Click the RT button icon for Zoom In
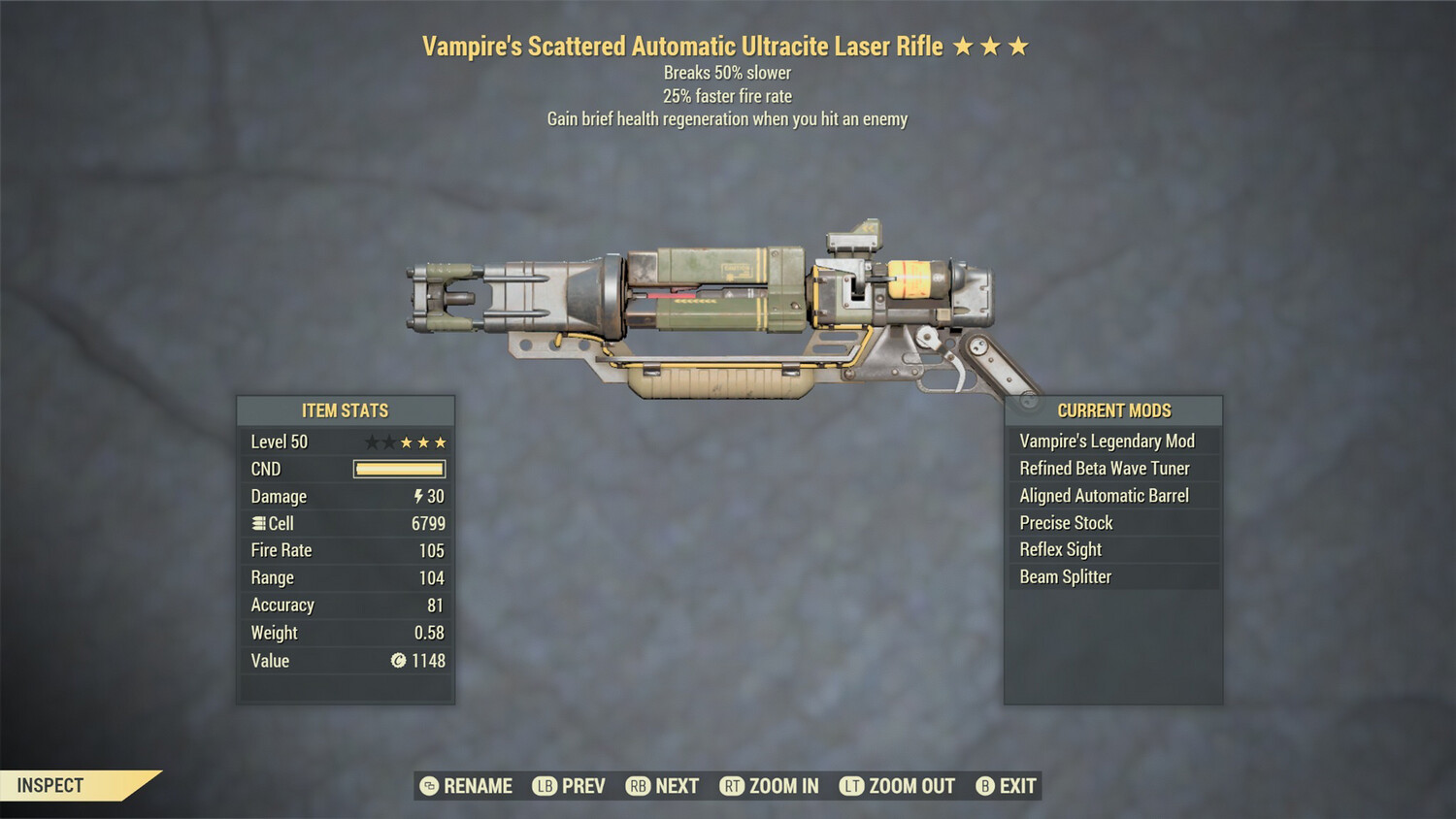Image resolution: width=1456 pixels, height=819 pixels. click(x=734, y=786)
